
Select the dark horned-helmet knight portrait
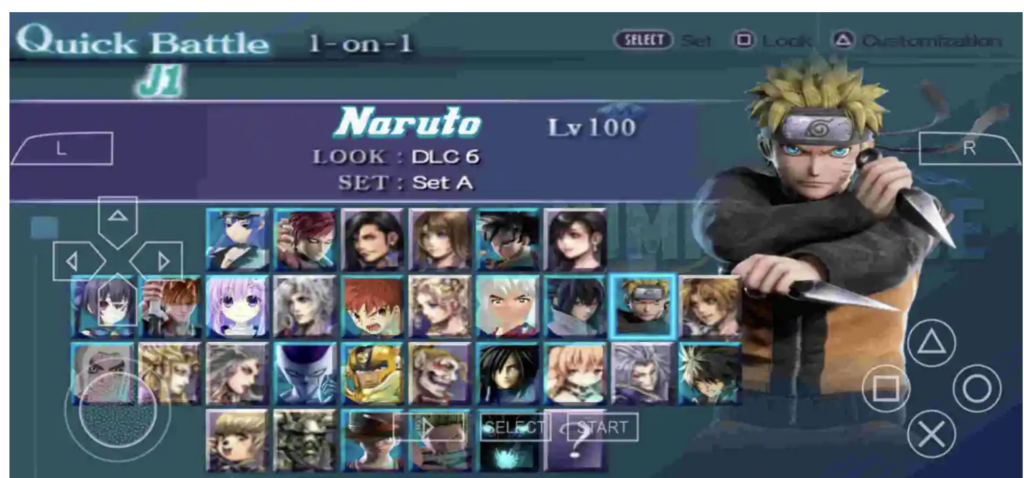click(x=305, y=439)
